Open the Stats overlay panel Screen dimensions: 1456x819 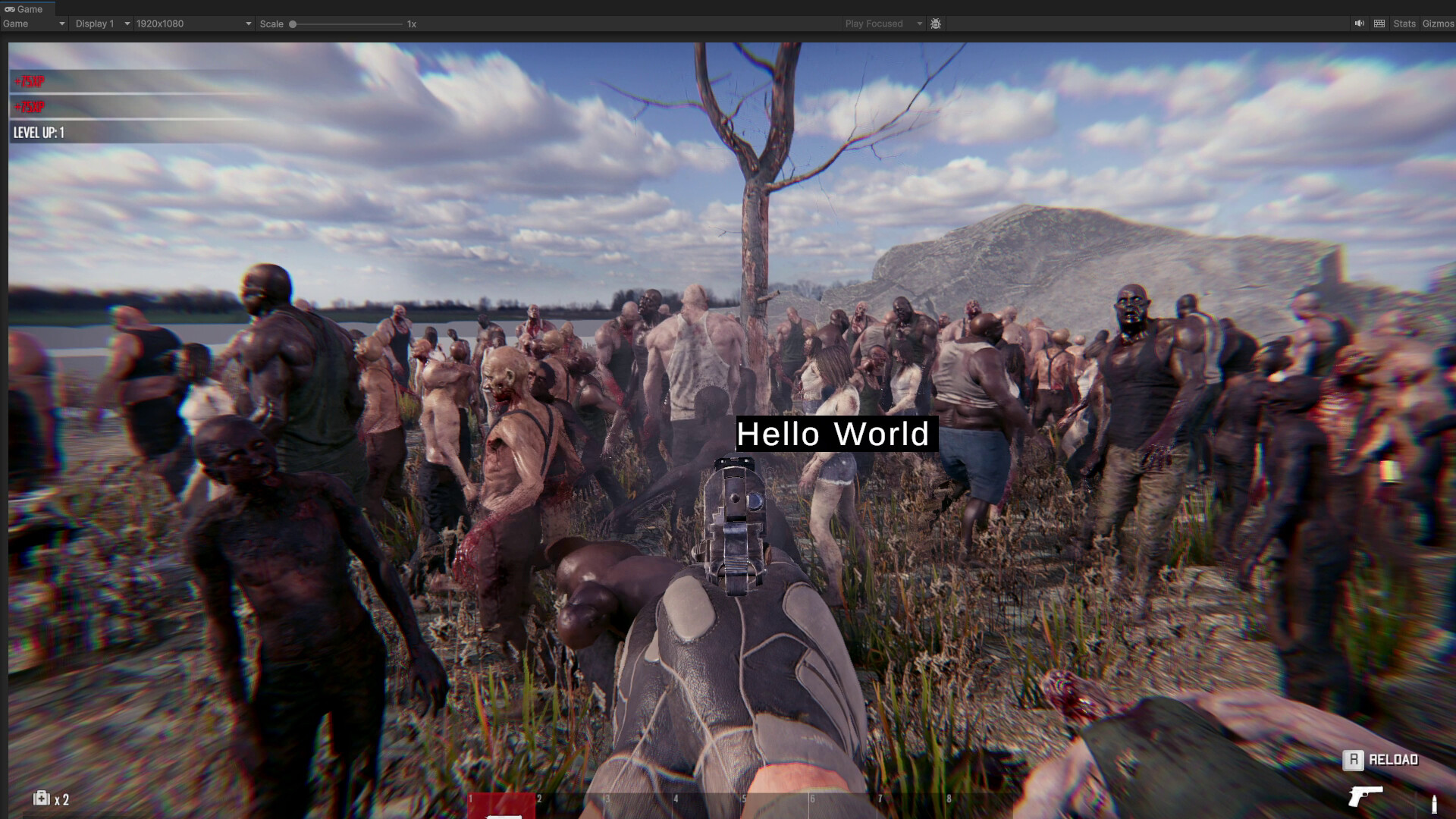[1404, 24]
